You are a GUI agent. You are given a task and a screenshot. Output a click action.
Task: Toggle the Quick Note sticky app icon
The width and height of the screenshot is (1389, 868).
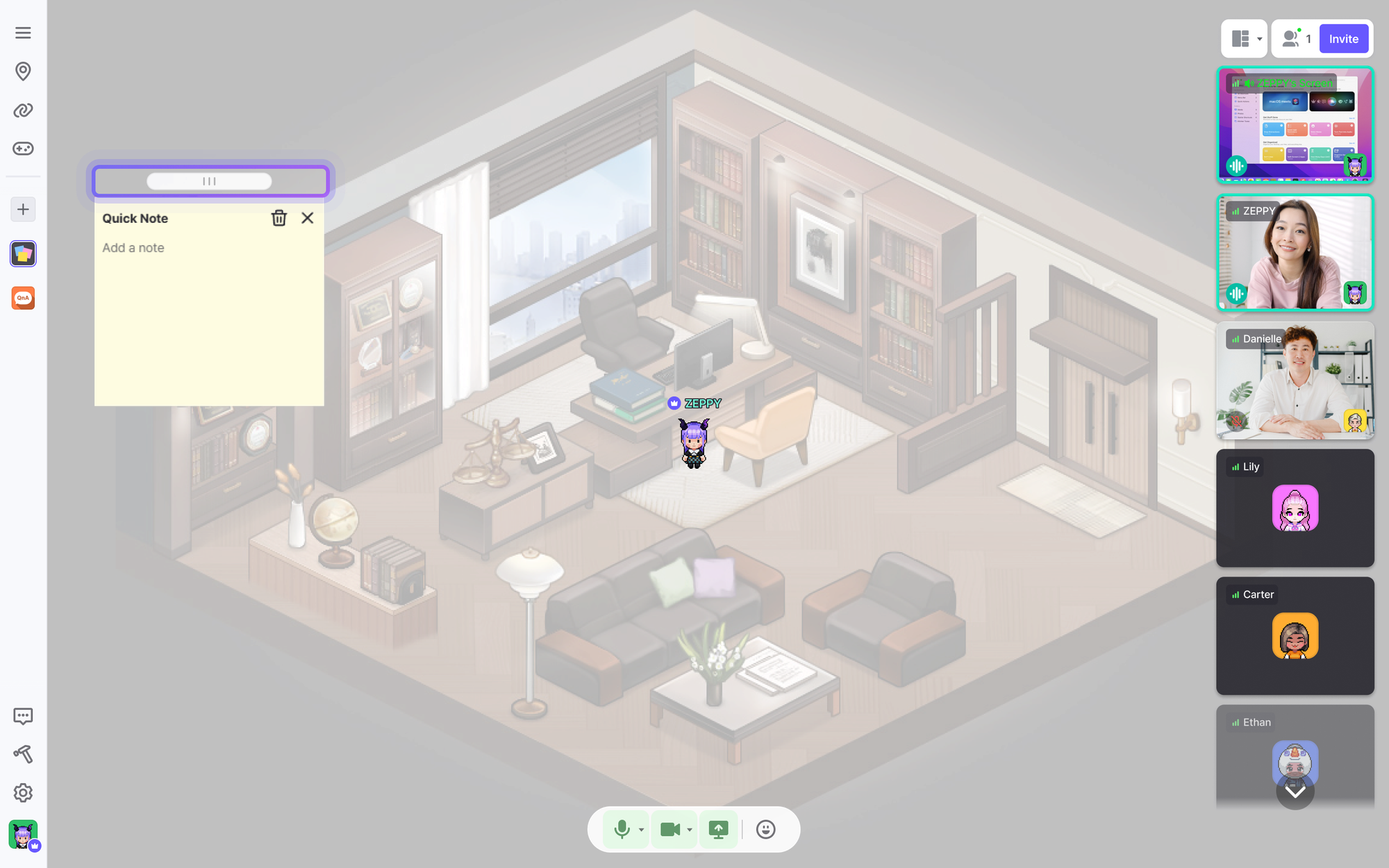pyautogui.click(x=23, y=254)
